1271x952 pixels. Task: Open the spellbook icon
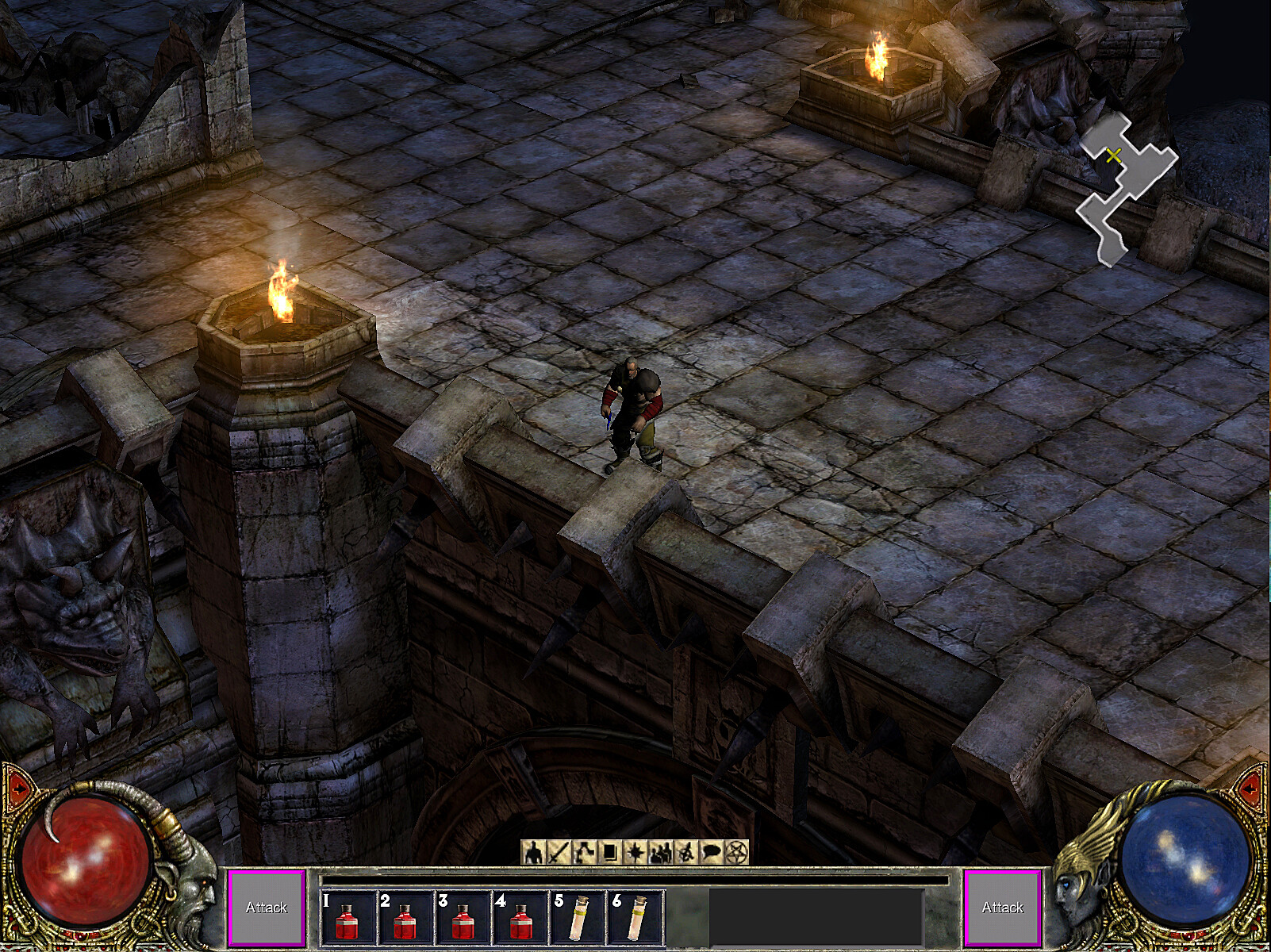point(608,853)
